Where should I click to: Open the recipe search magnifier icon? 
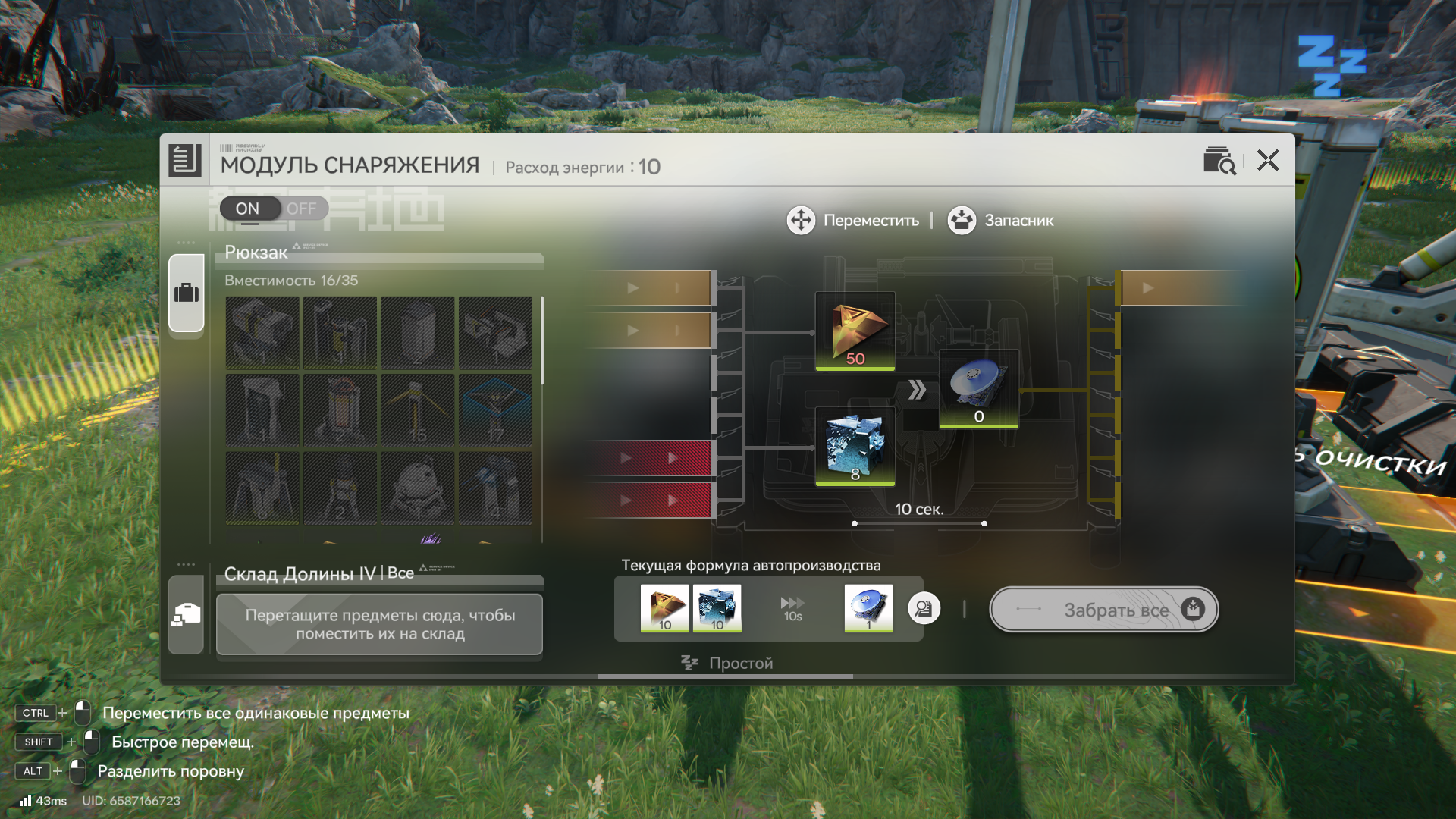[1219, 161]
